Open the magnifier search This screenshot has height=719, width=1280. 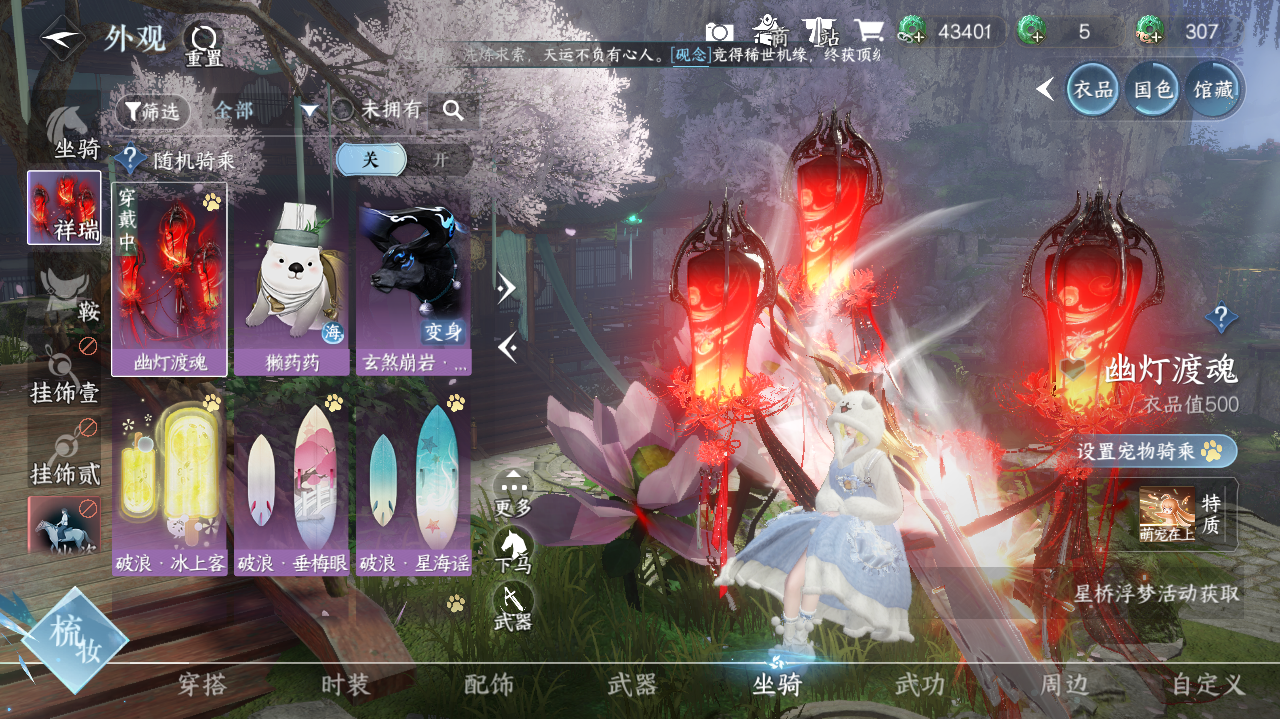(x=453, y=111)
